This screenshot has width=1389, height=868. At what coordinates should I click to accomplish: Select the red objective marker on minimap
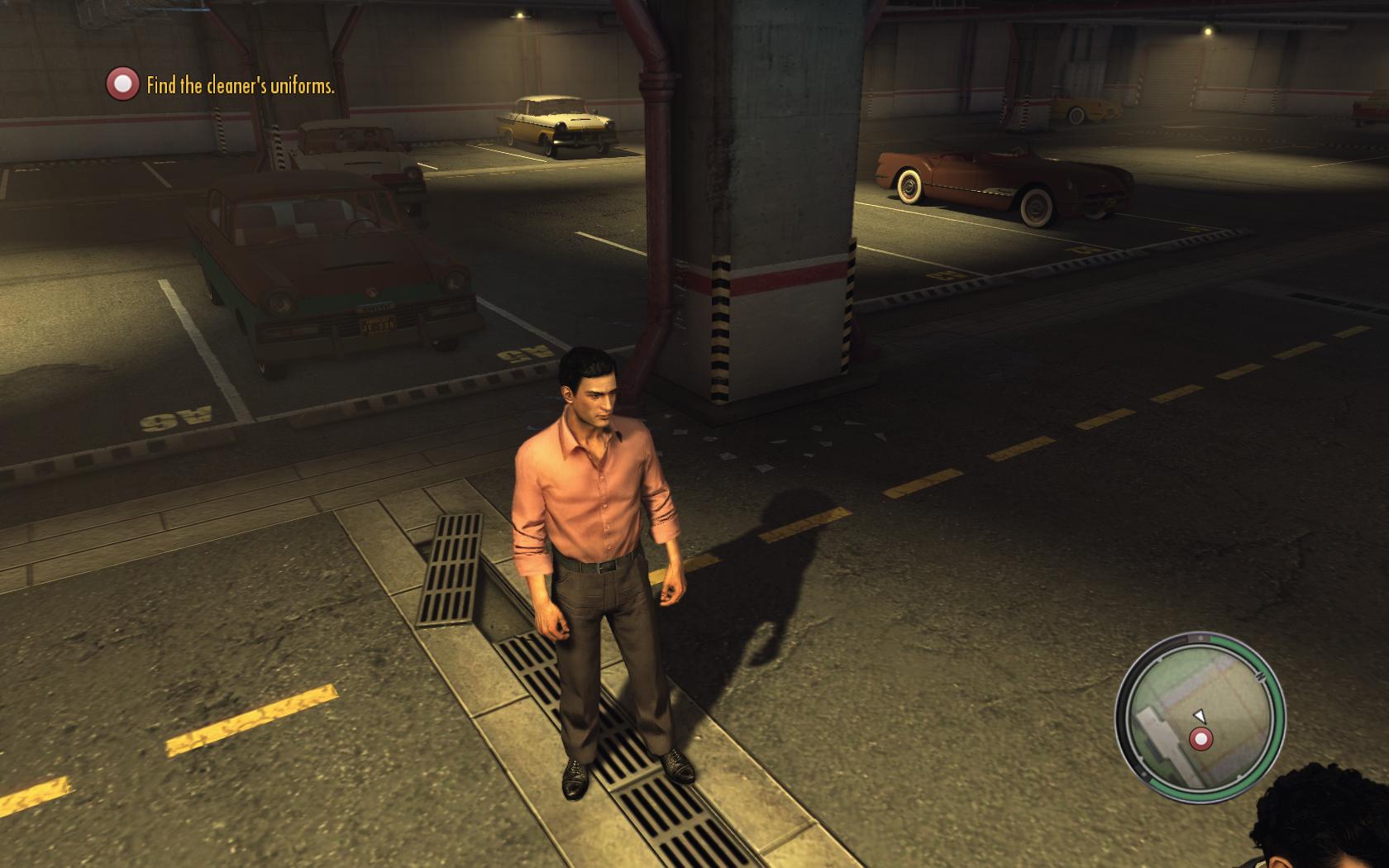[1200, 738]
